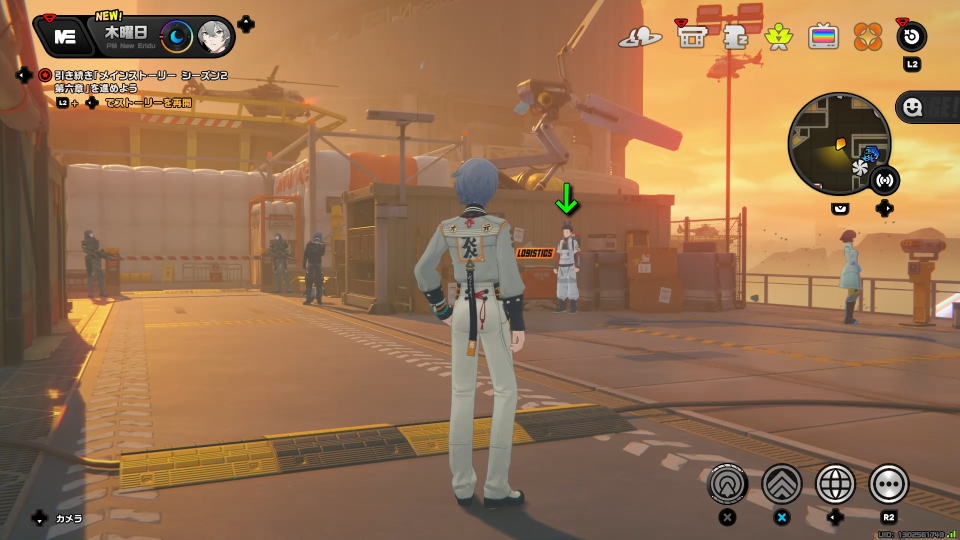Viewport: 960px width, 540px height.
Task: Open the rainbow television icon
Action: tap(823, 37)
